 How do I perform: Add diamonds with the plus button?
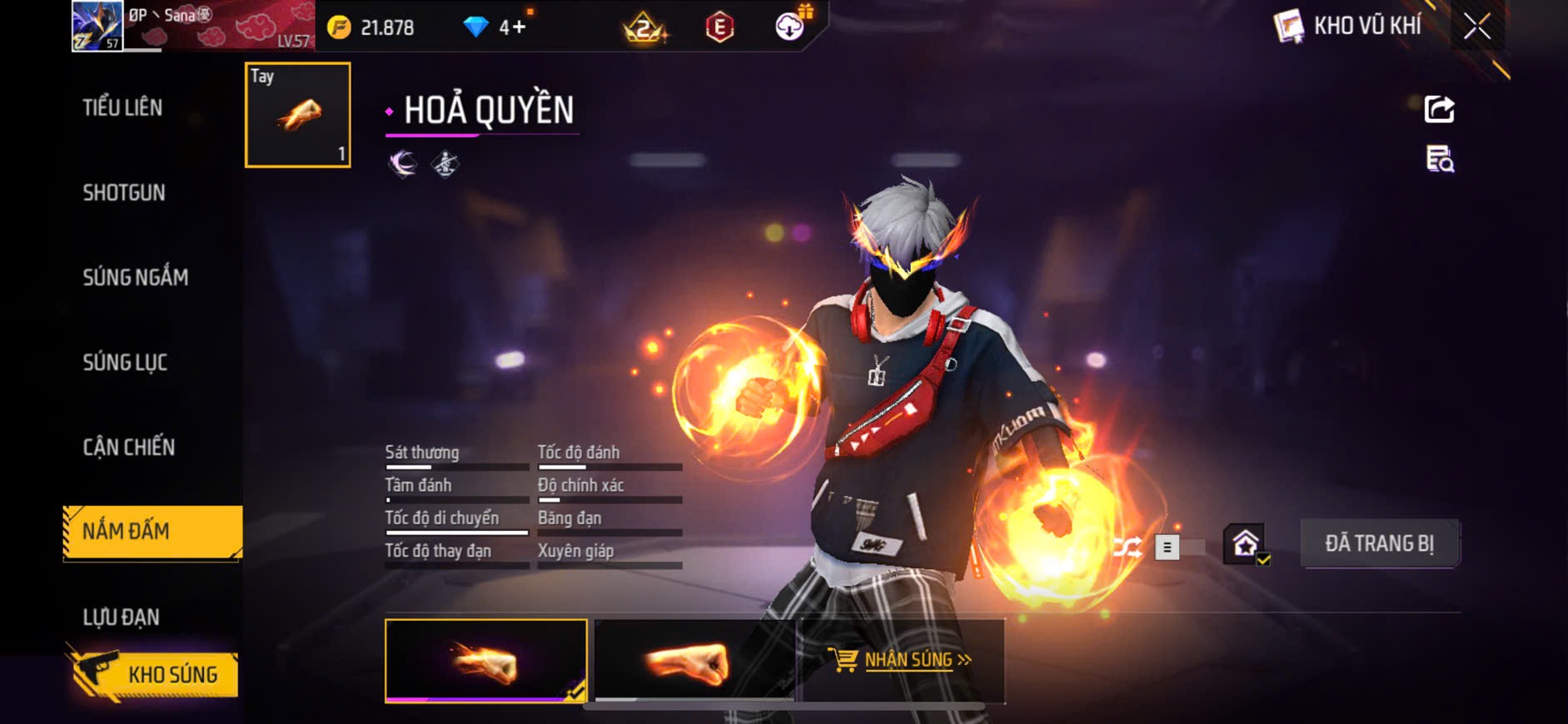[519, 27]
